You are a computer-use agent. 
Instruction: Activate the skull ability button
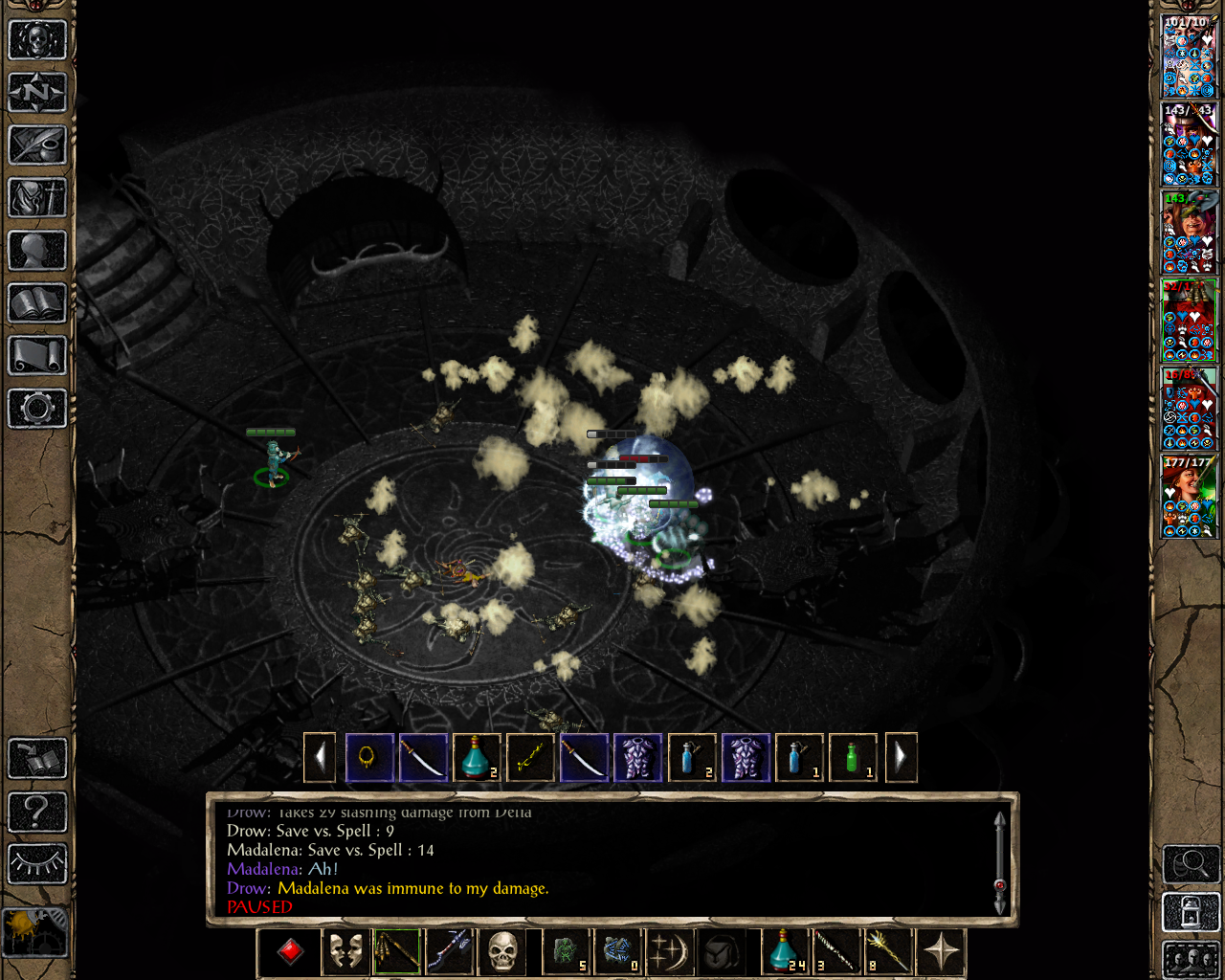pos(502,952)
